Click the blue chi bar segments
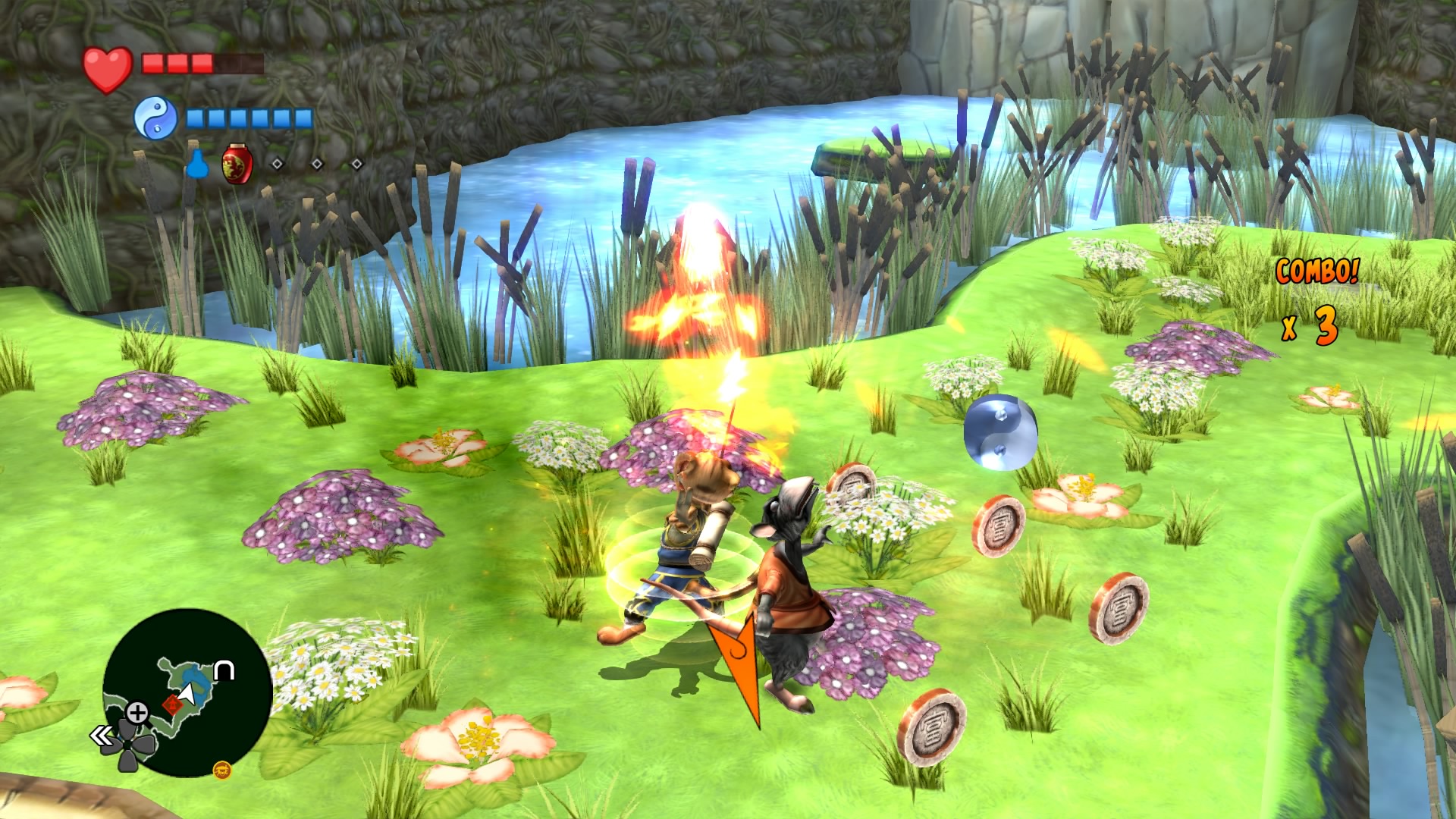 [249, 118]
